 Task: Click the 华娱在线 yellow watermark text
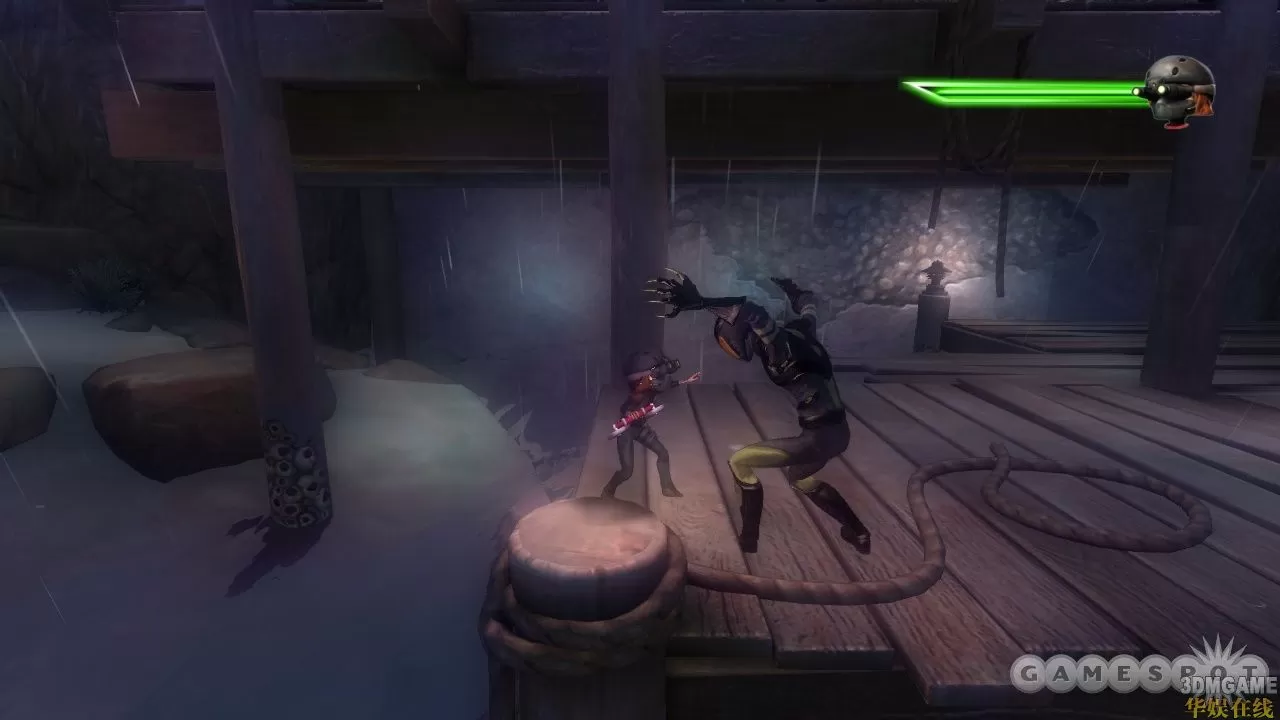[x=1228, y=706]
